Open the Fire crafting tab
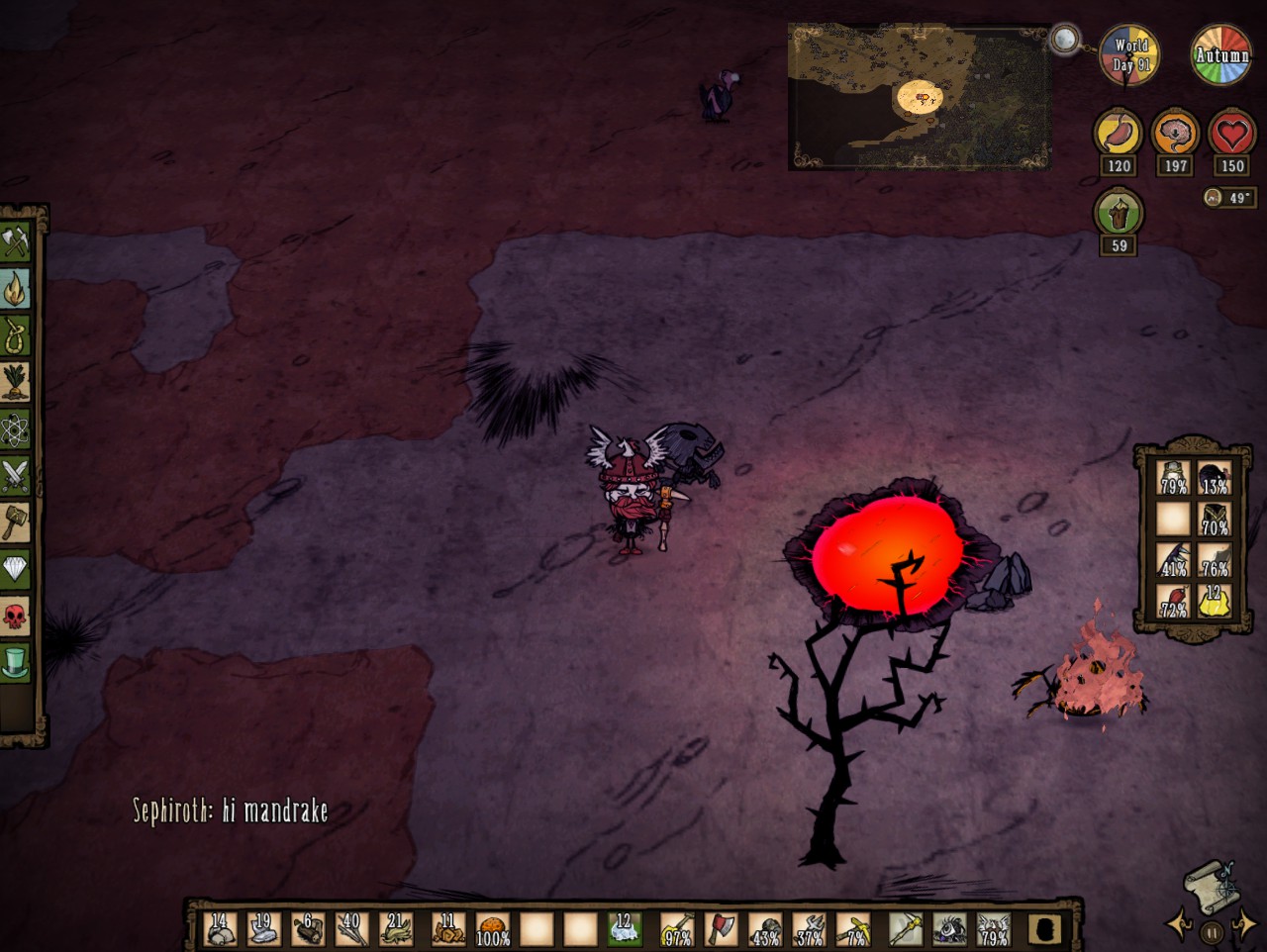Image resolution: width=1267 pixels, height=952 pixels. (x=16, y=289)
